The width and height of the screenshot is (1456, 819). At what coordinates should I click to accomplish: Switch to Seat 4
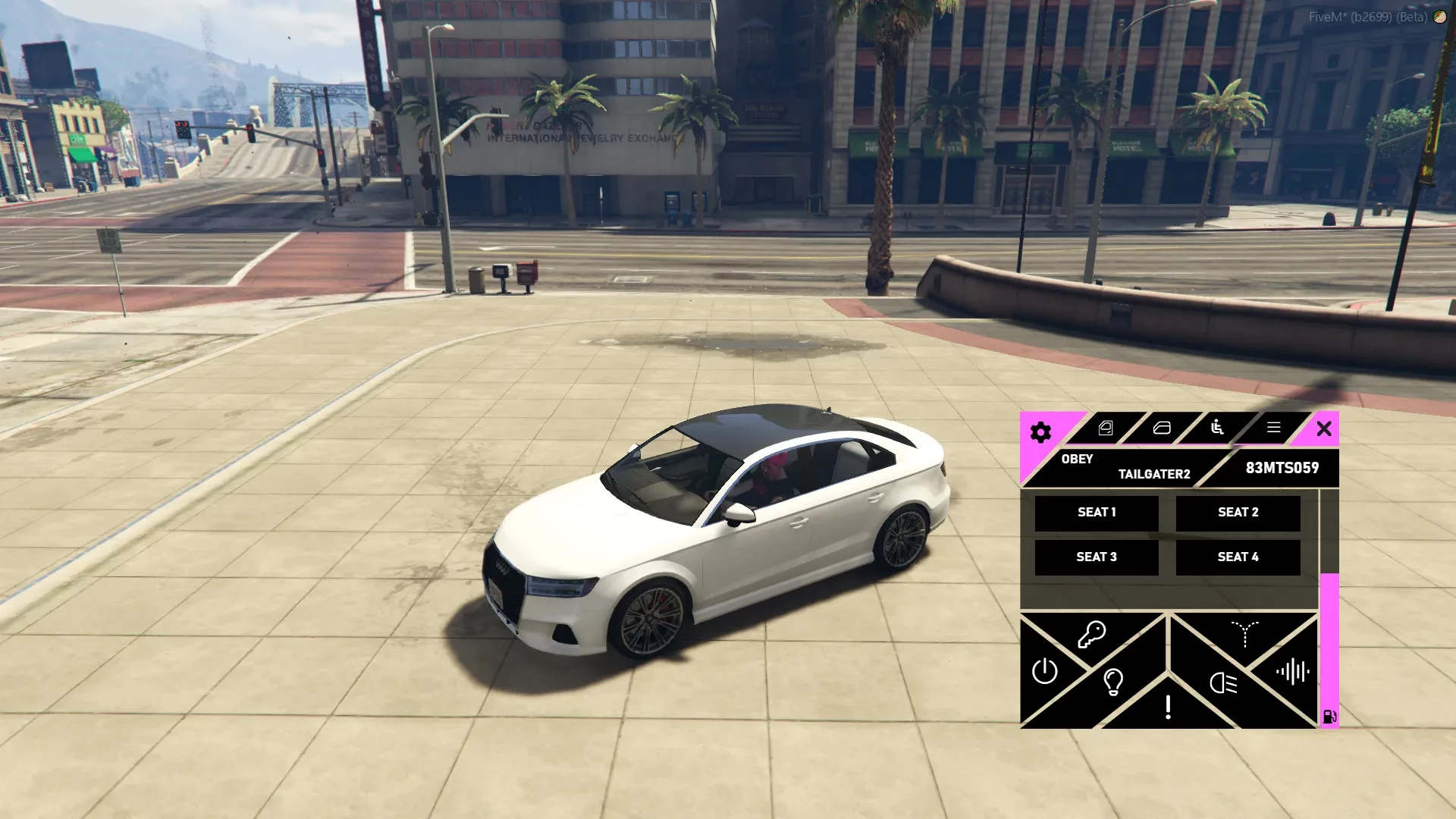click(1238, 557)
